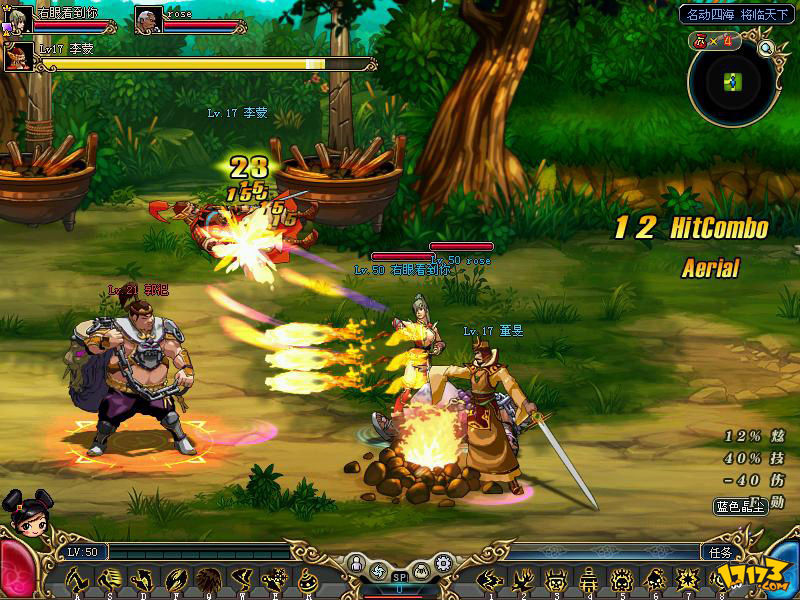Viewport: 800px width, 600px height.
Task: Open the character silhouette menu icon
Action: (x=355, y=564)
